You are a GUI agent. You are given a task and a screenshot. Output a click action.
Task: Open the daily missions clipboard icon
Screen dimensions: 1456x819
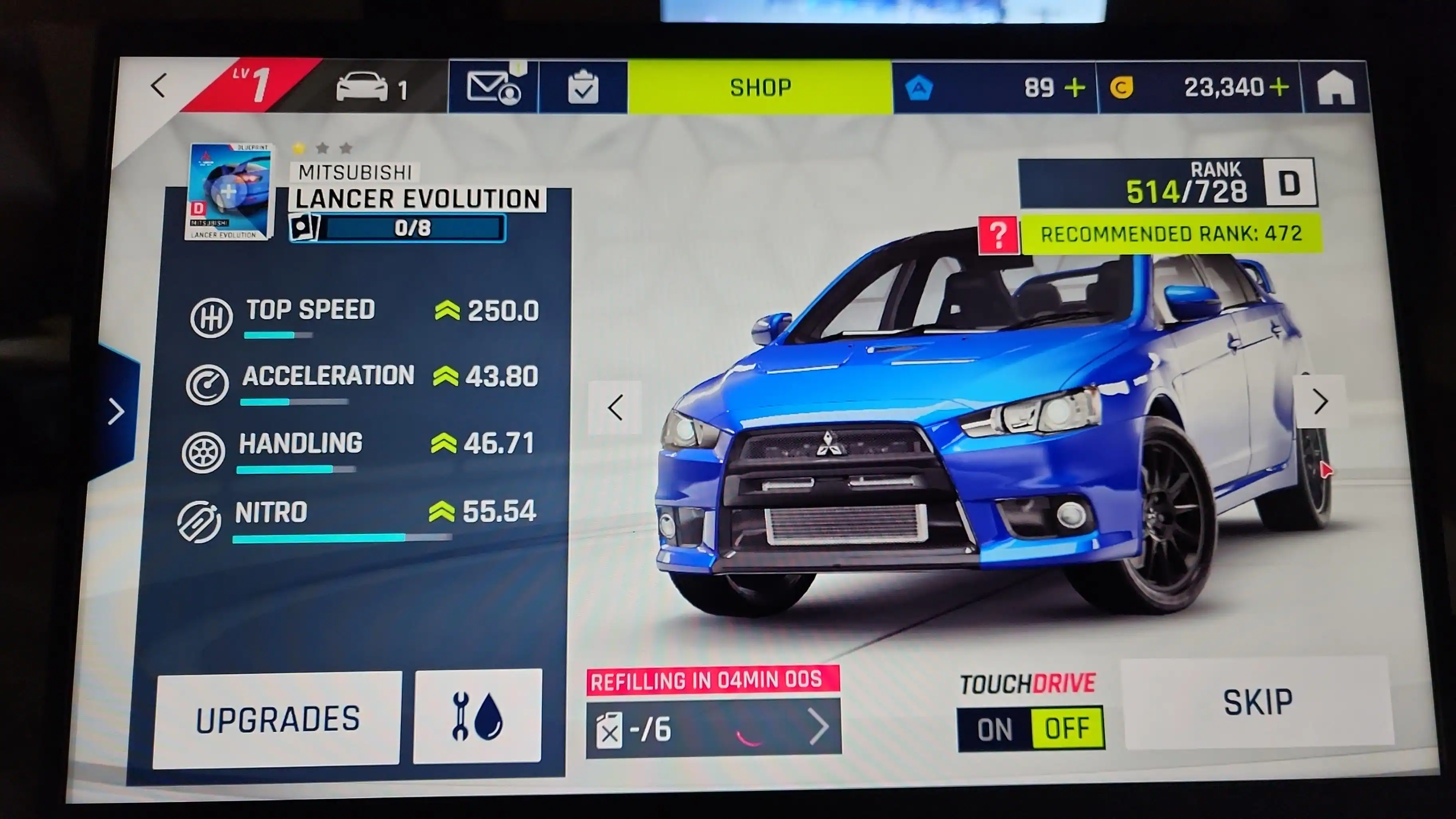pos(583,88)
